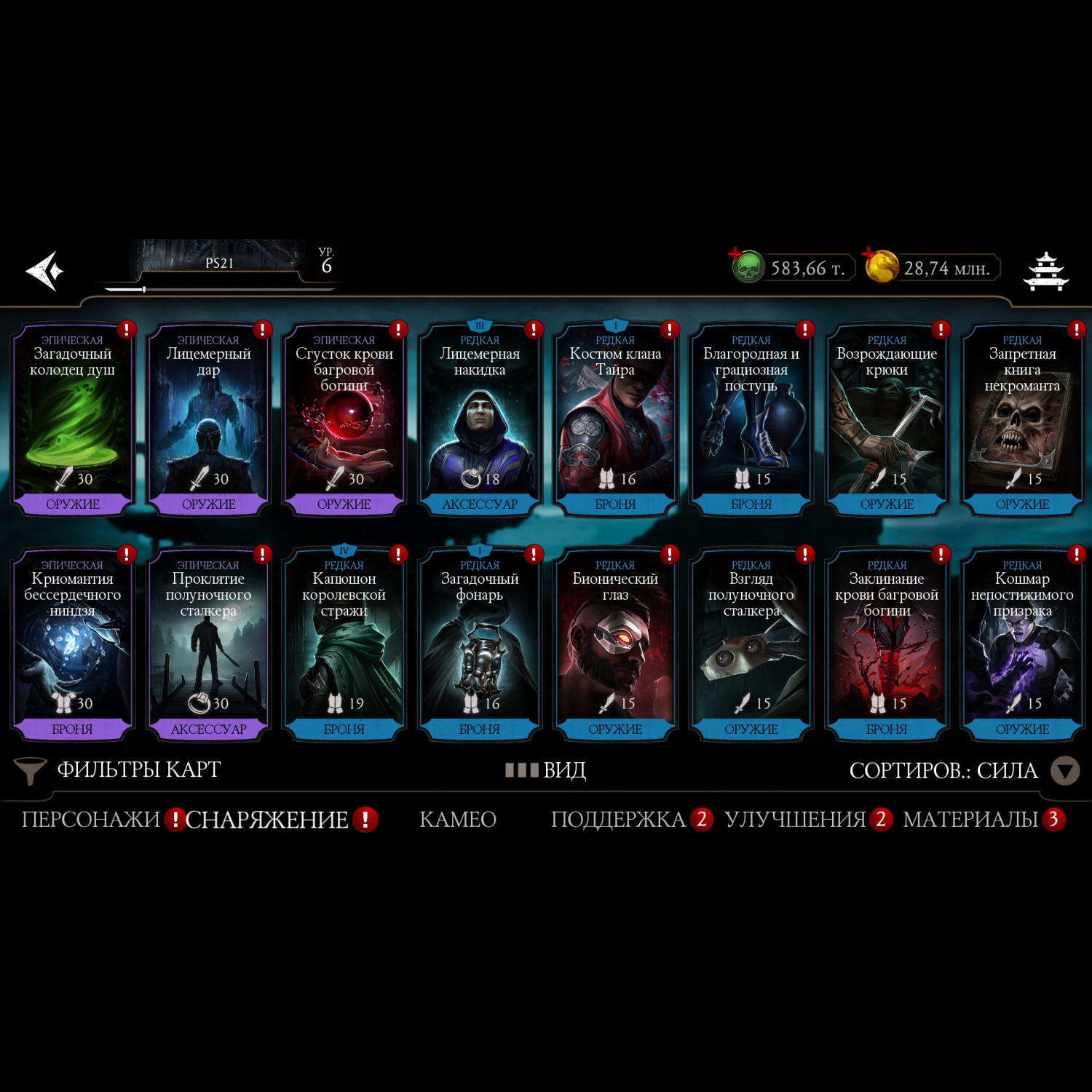Go back using the arrow button

[x=45, y=271]
